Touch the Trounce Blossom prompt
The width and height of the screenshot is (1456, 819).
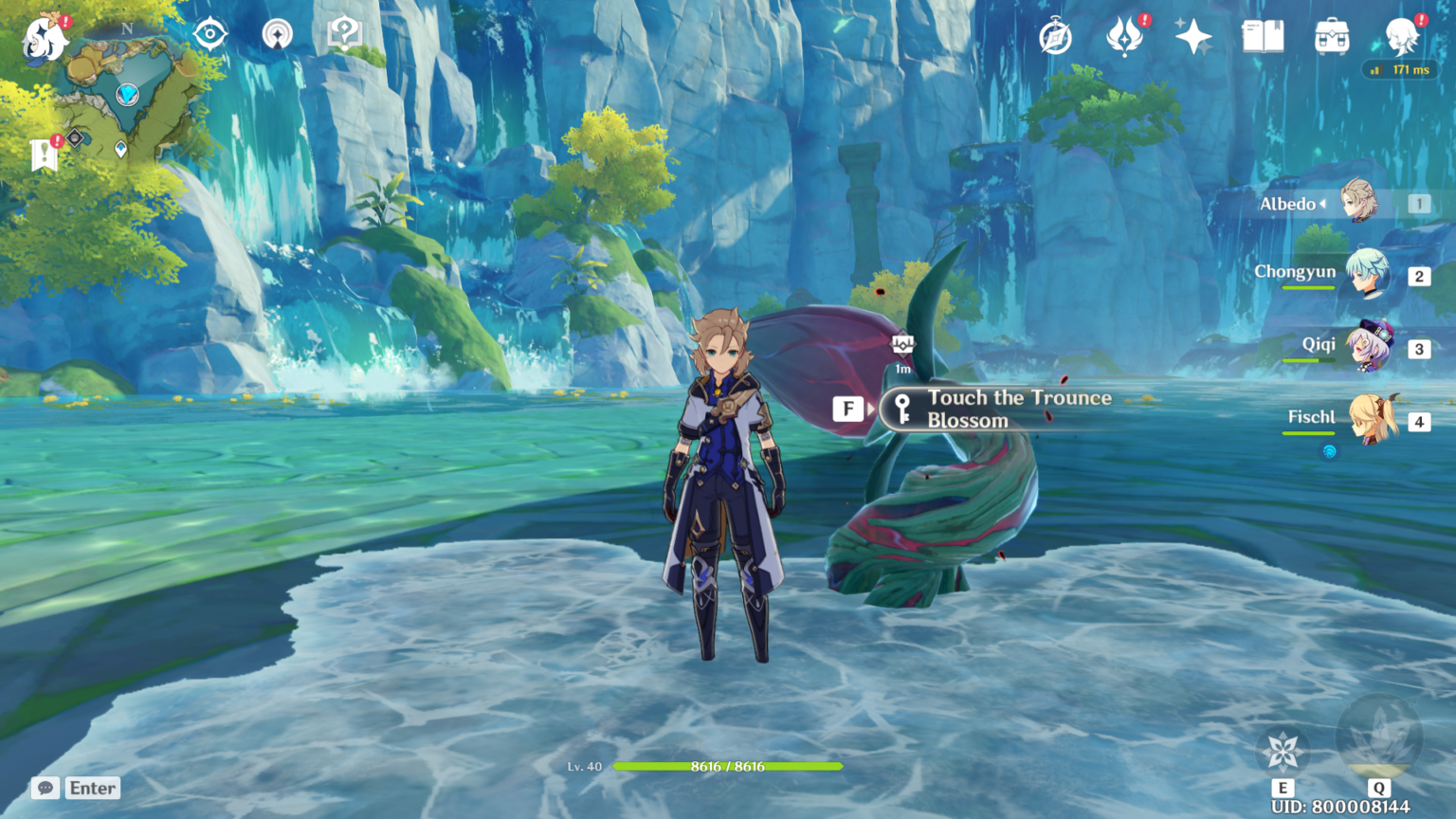995,409
